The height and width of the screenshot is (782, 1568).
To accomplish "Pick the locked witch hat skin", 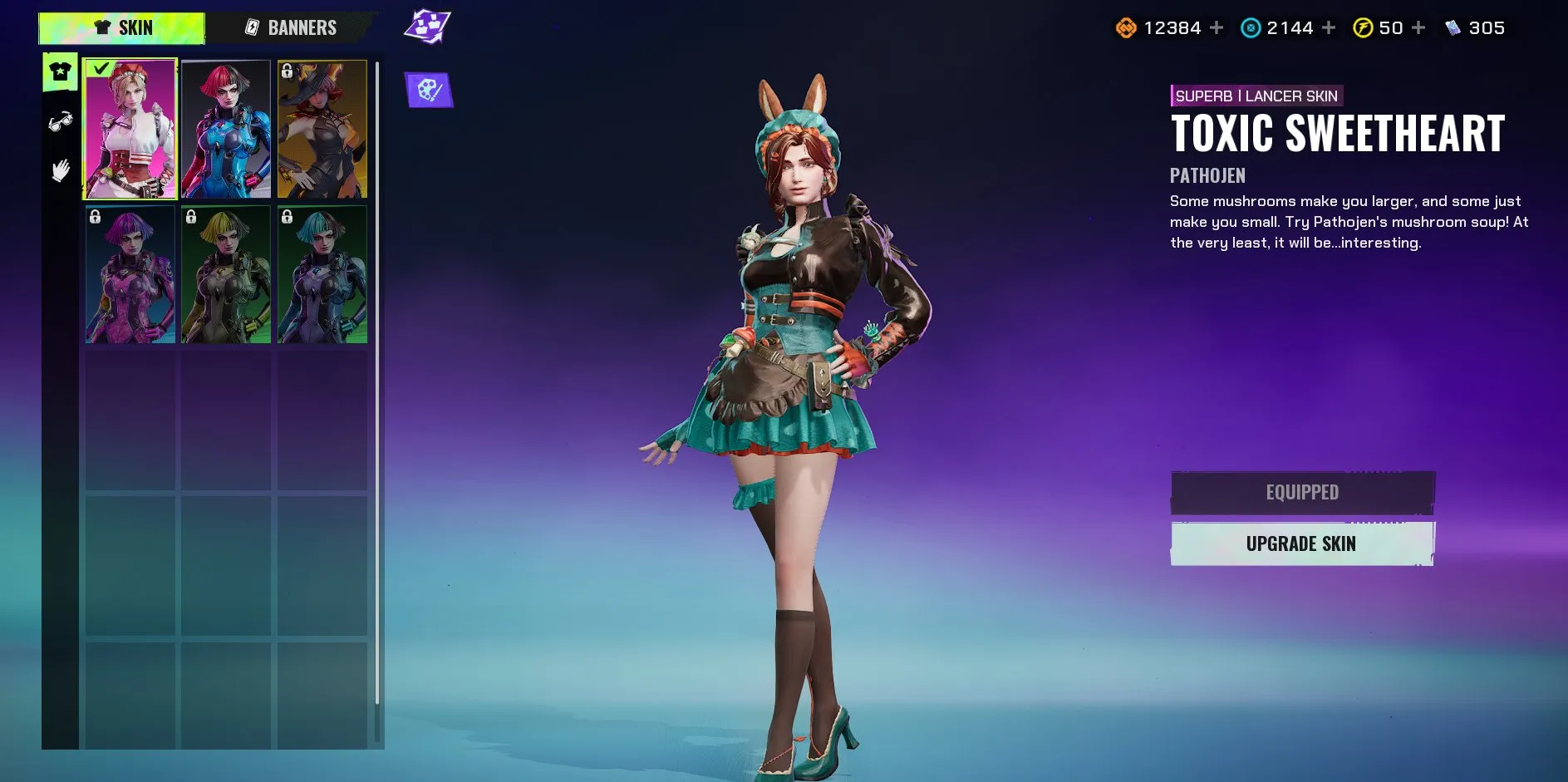I will point(322,129).
